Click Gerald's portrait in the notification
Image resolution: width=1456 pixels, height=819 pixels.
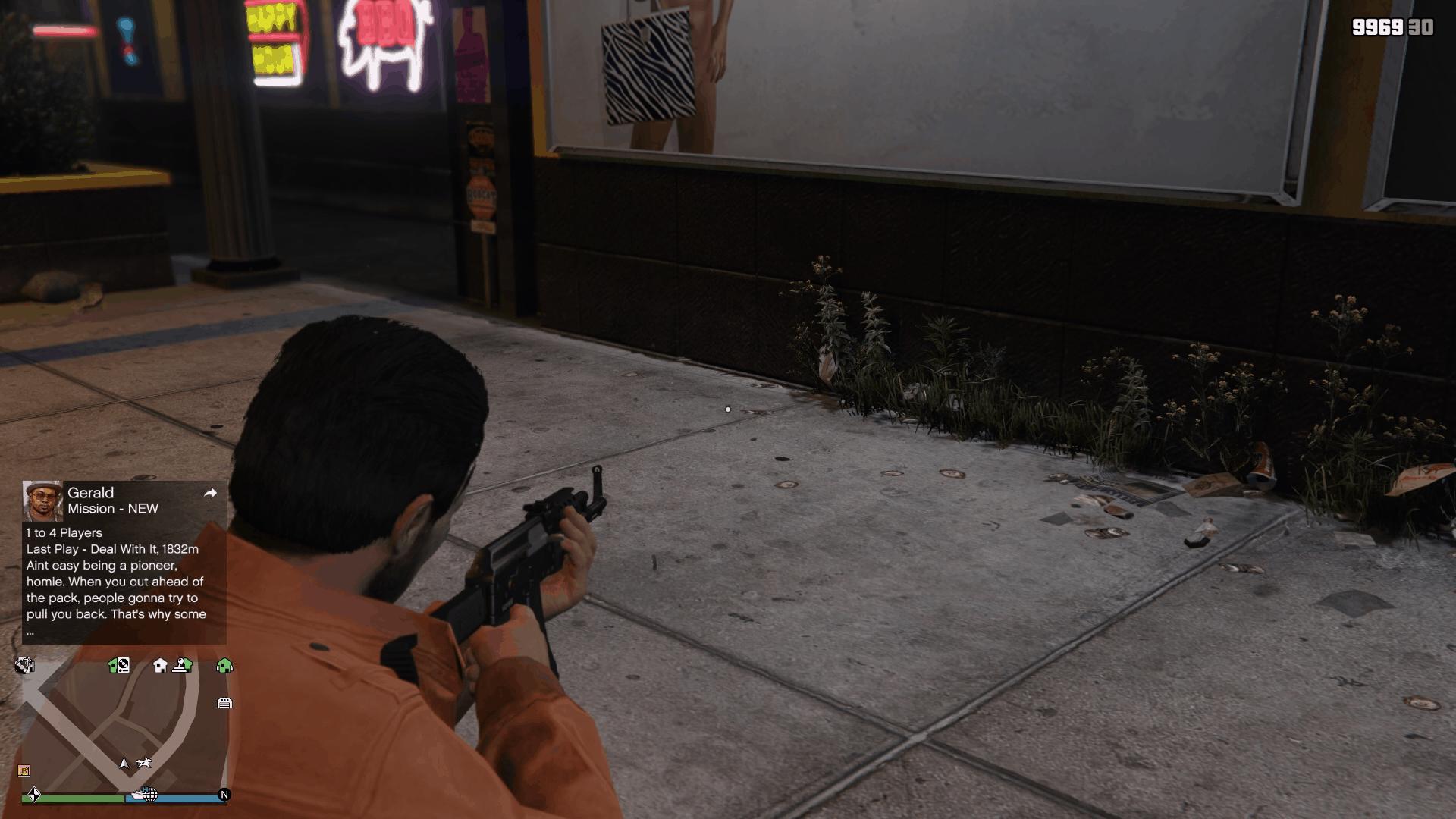[x=42, y=500]
